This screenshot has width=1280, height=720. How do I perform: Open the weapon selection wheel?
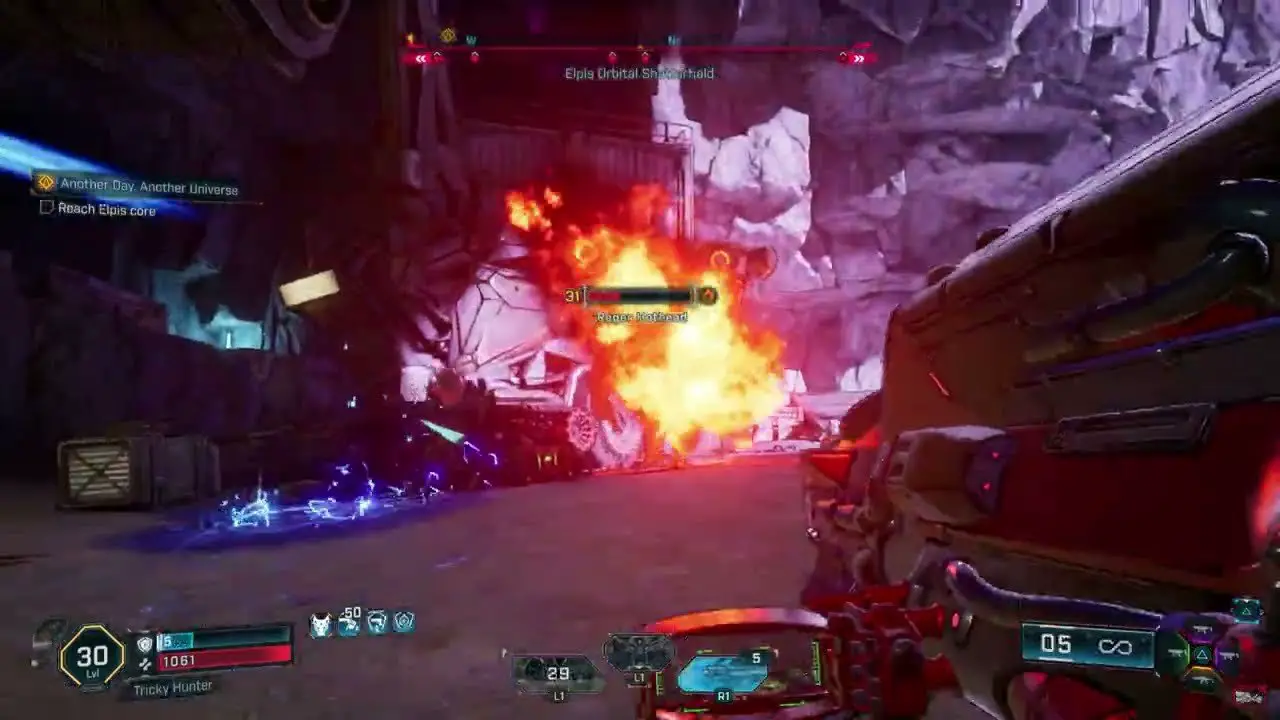coord(1202,655)
